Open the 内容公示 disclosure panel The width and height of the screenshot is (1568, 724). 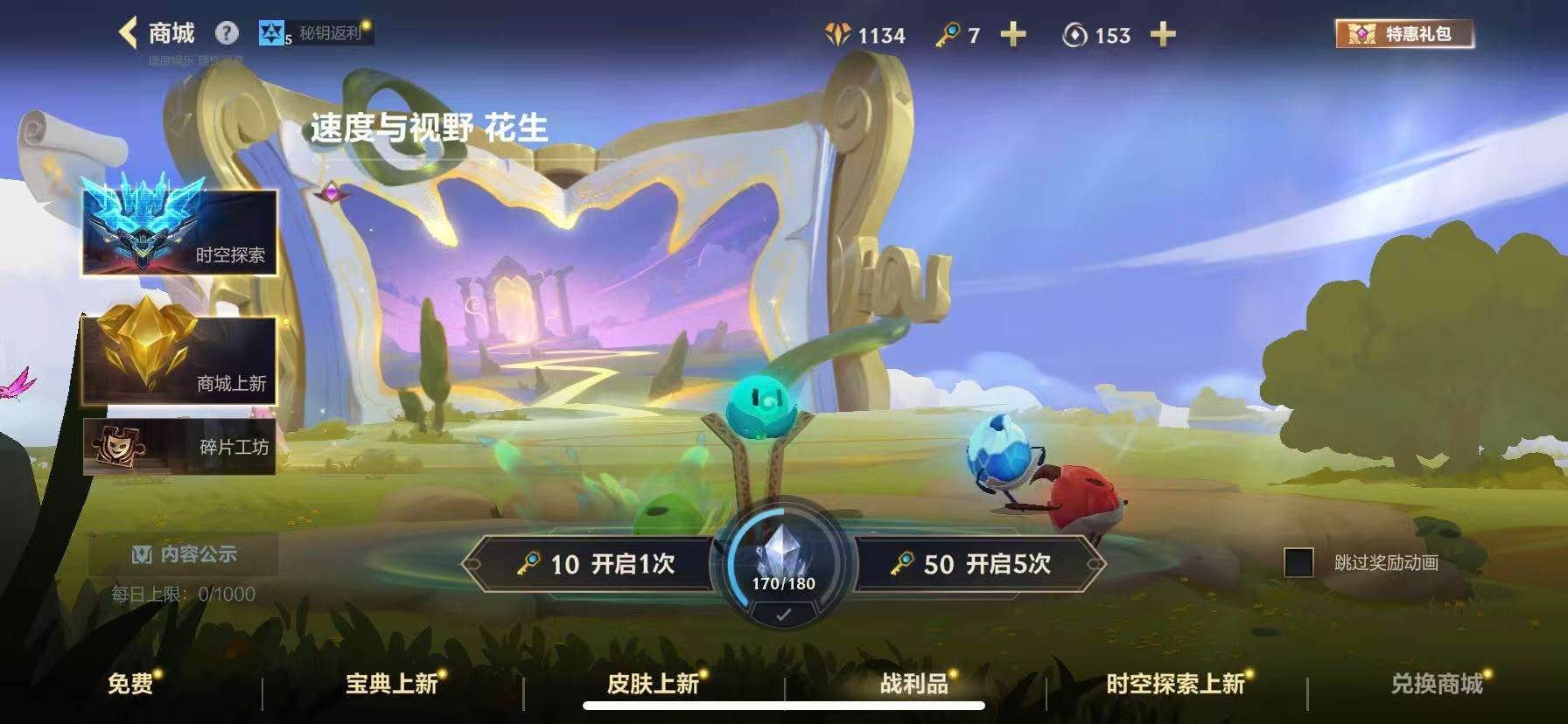click(187, 553)
